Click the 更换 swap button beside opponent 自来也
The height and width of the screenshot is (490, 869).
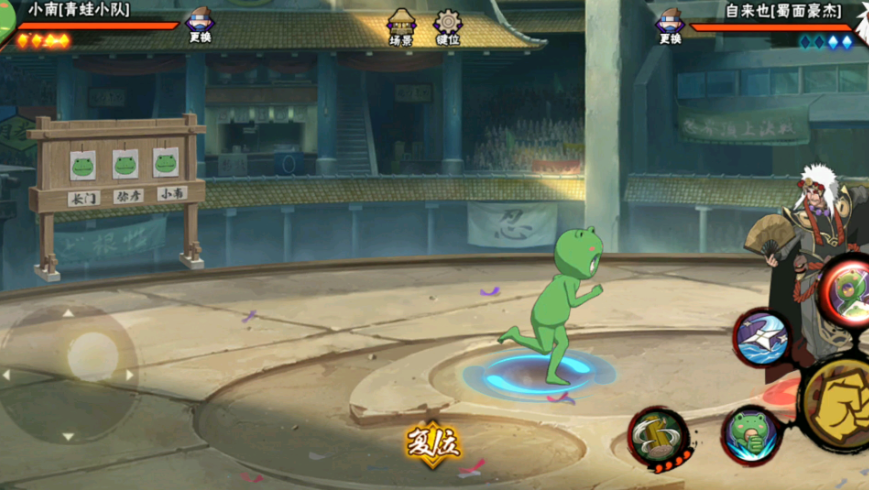point(670,26)
